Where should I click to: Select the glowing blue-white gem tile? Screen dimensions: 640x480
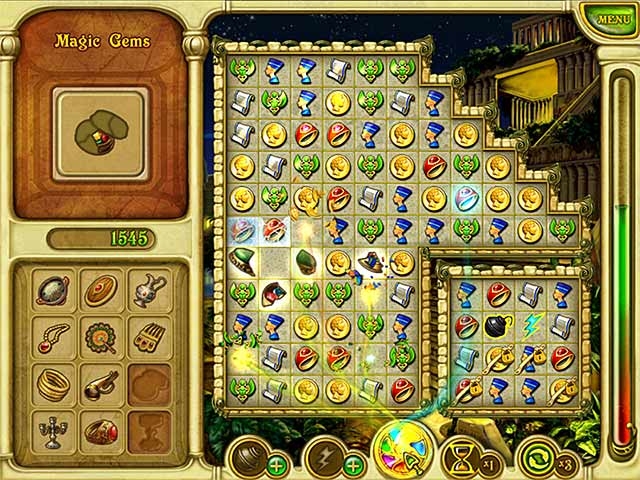coord(465,197)
